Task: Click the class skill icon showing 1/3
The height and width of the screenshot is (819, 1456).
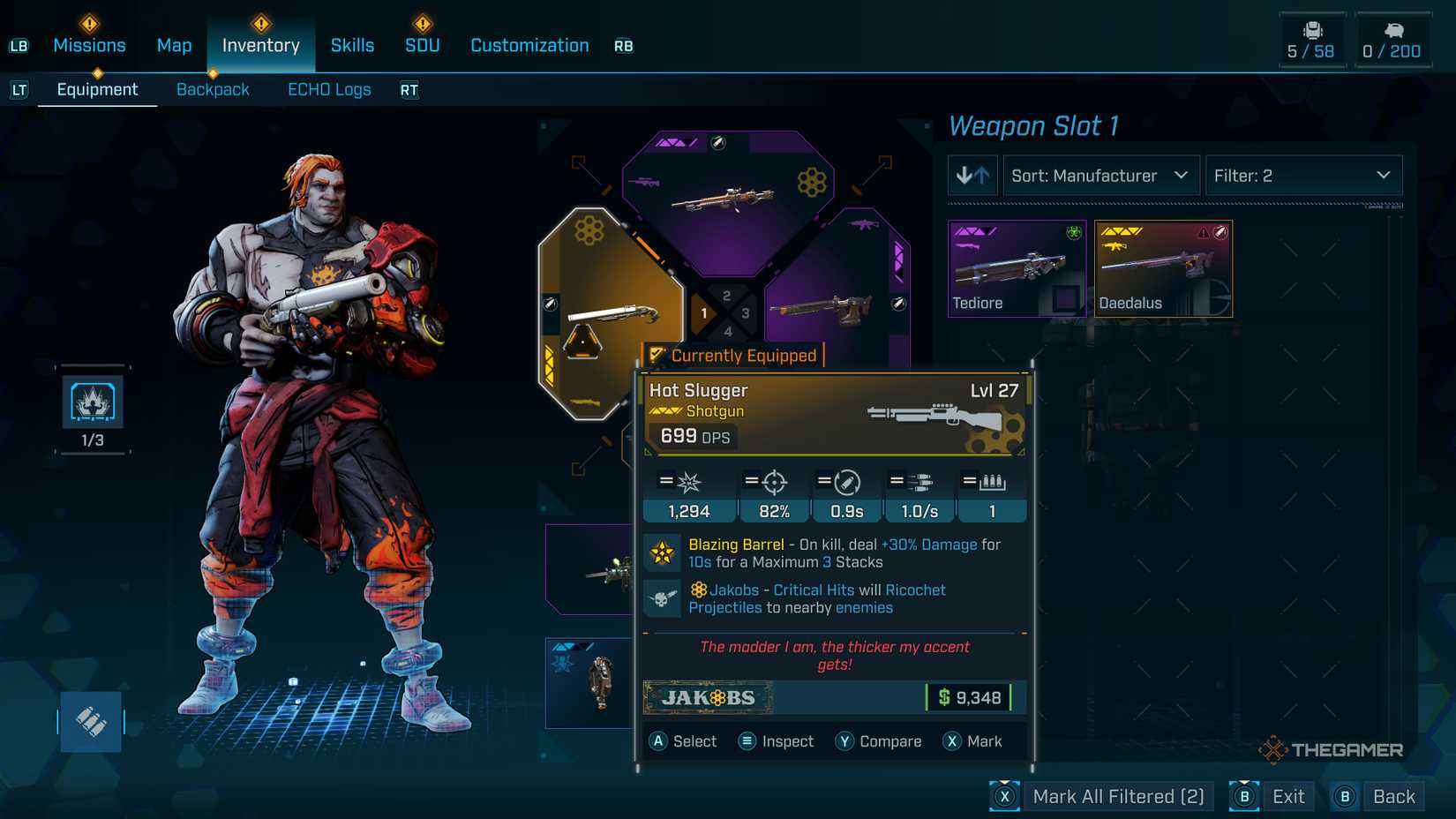Action: [93, 402]
